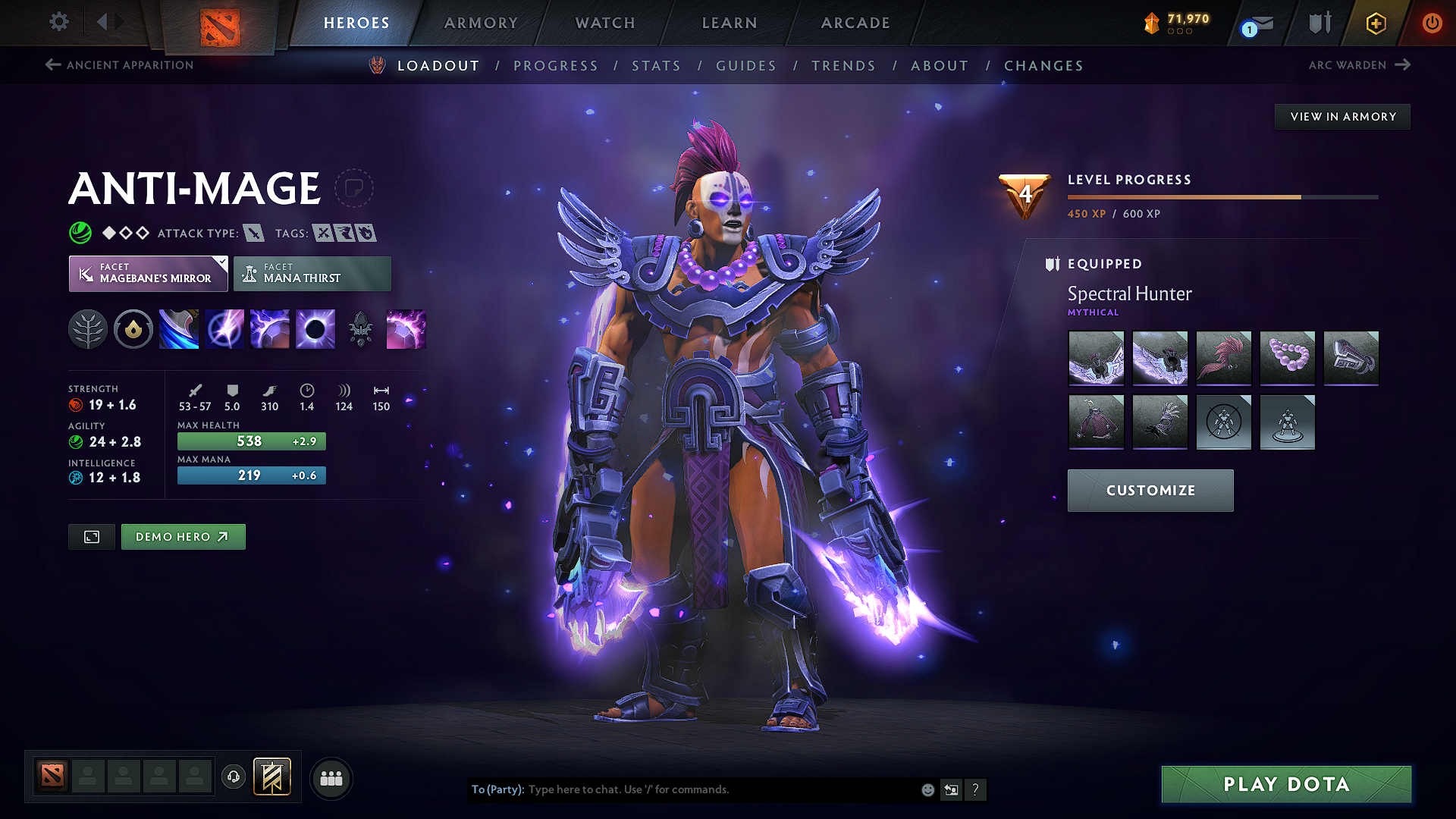Screen dimensions: 1456x819
Task: View the talent tree icon
Action: pos(88,328)
